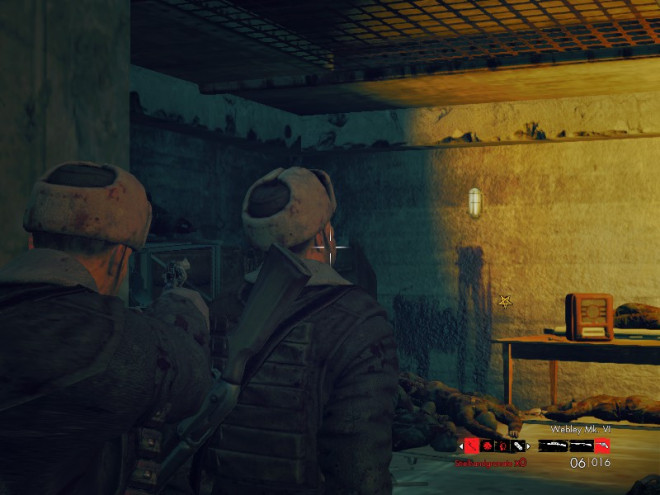
Task: Select the white bandage item slot
Action: 518,446
